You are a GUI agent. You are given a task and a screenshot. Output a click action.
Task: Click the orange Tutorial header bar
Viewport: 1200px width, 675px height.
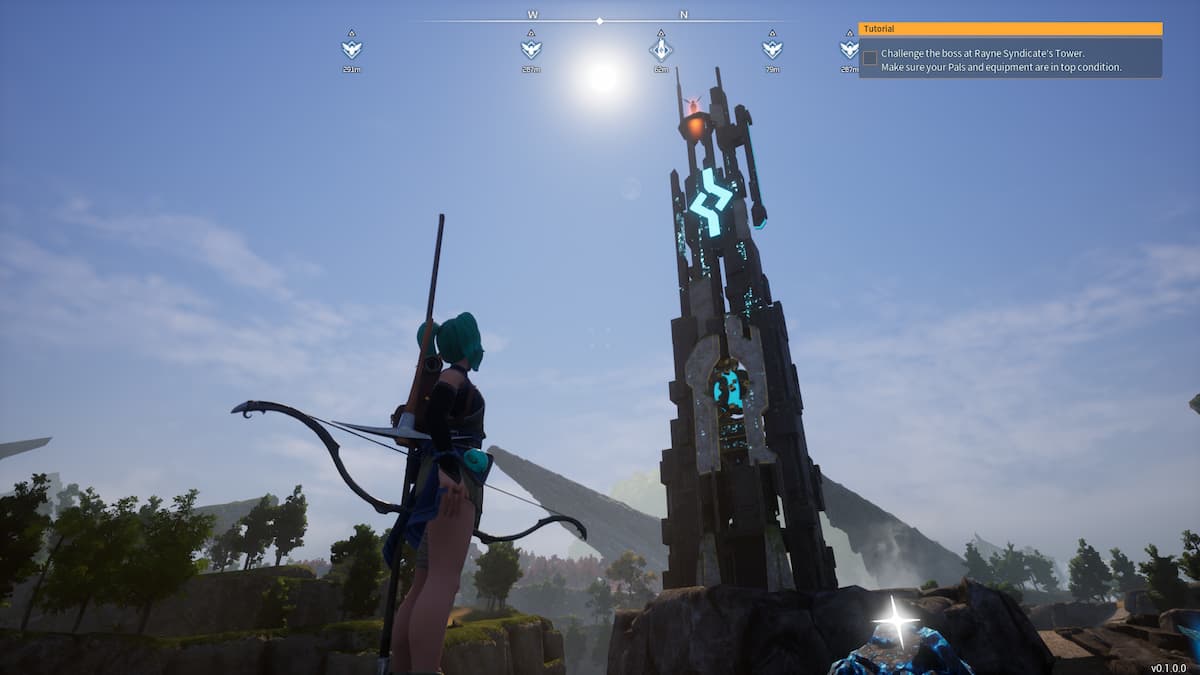click(x=1010, y=29)
